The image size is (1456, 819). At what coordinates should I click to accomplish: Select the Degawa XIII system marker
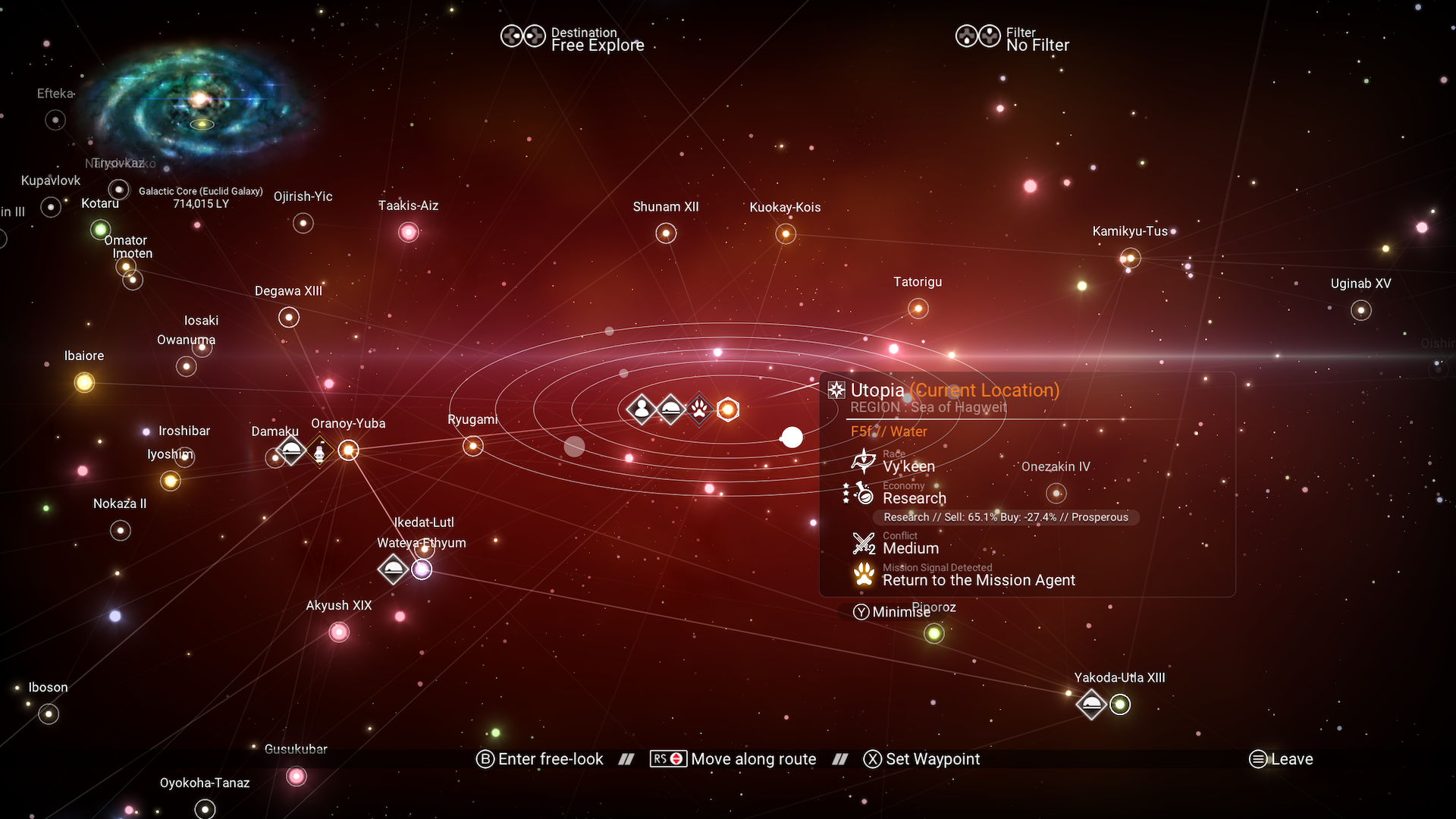[289, 317]
